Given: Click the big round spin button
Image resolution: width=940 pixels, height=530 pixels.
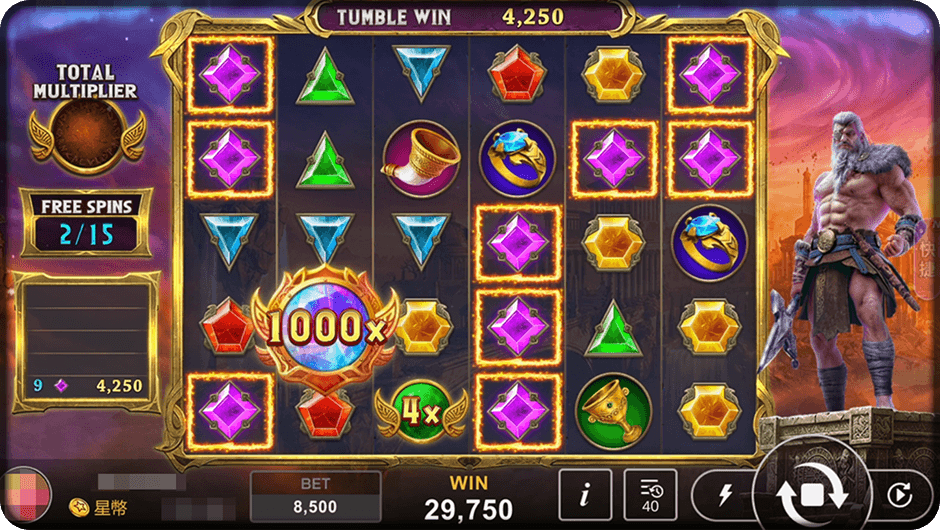Looking at the screenshot, I should (812, 492).
